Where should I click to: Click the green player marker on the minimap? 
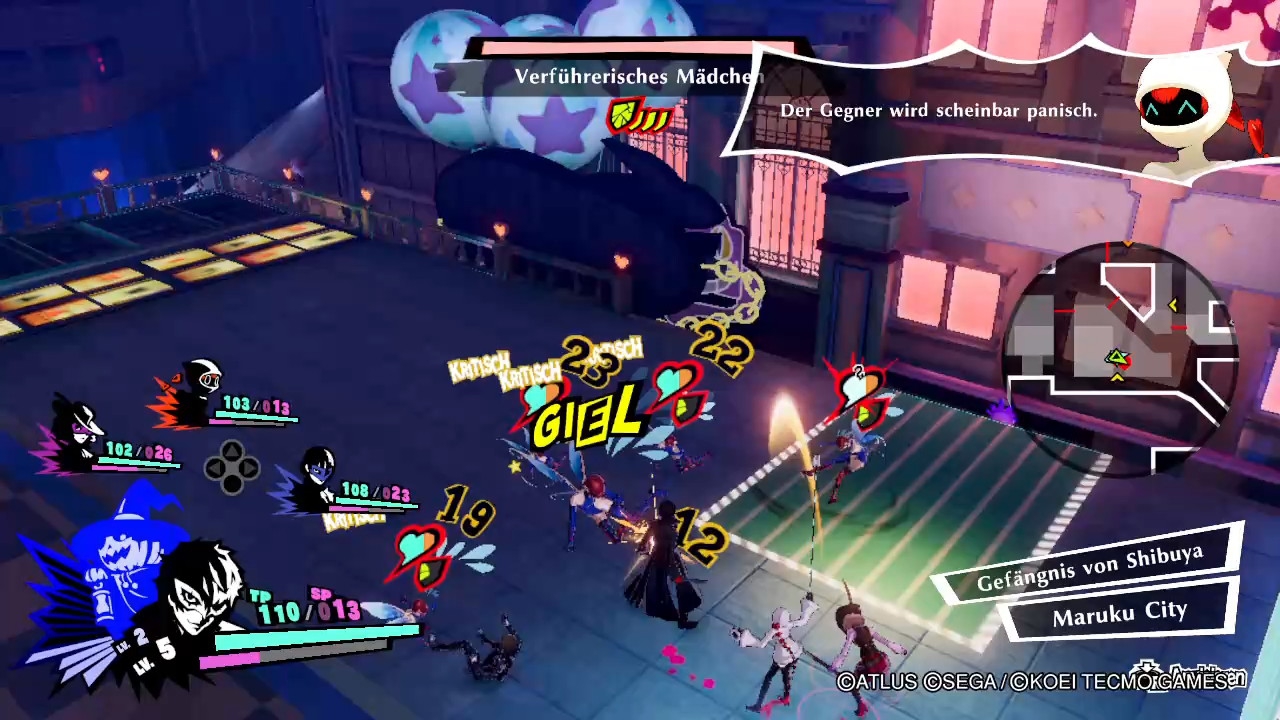(1117, 358)
